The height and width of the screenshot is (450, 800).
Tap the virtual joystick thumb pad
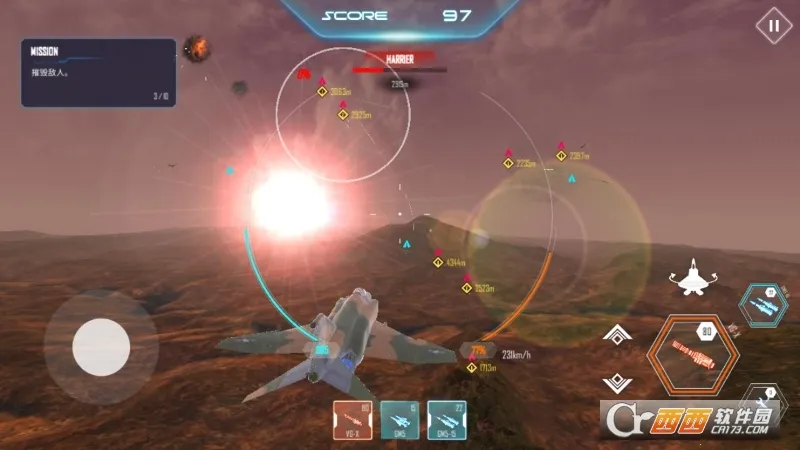pyautogui.click(x=101, y=346)
